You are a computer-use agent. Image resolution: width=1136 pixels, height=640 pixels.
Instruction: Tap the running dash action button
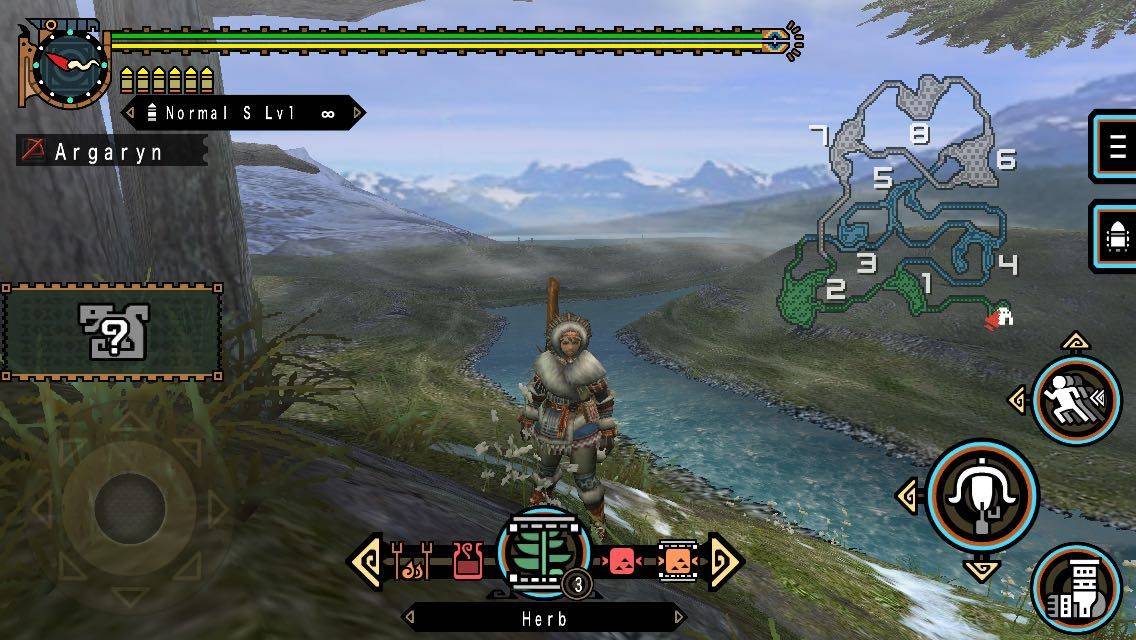tap(1075, 399)
